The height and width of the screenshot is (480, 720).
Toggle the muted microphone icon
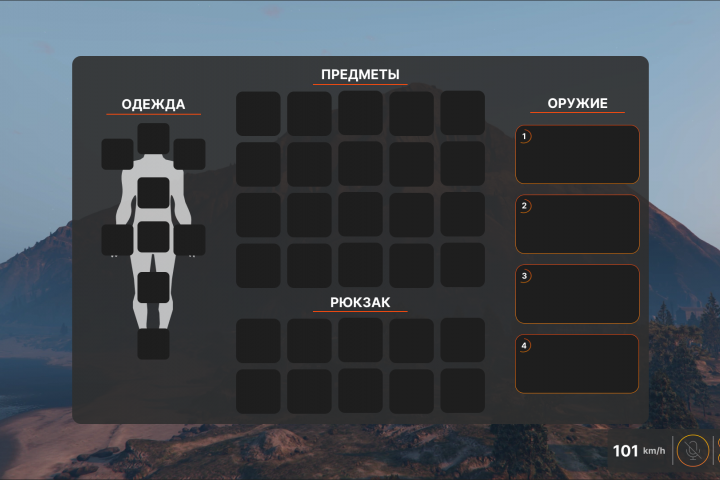coord(690,451)
